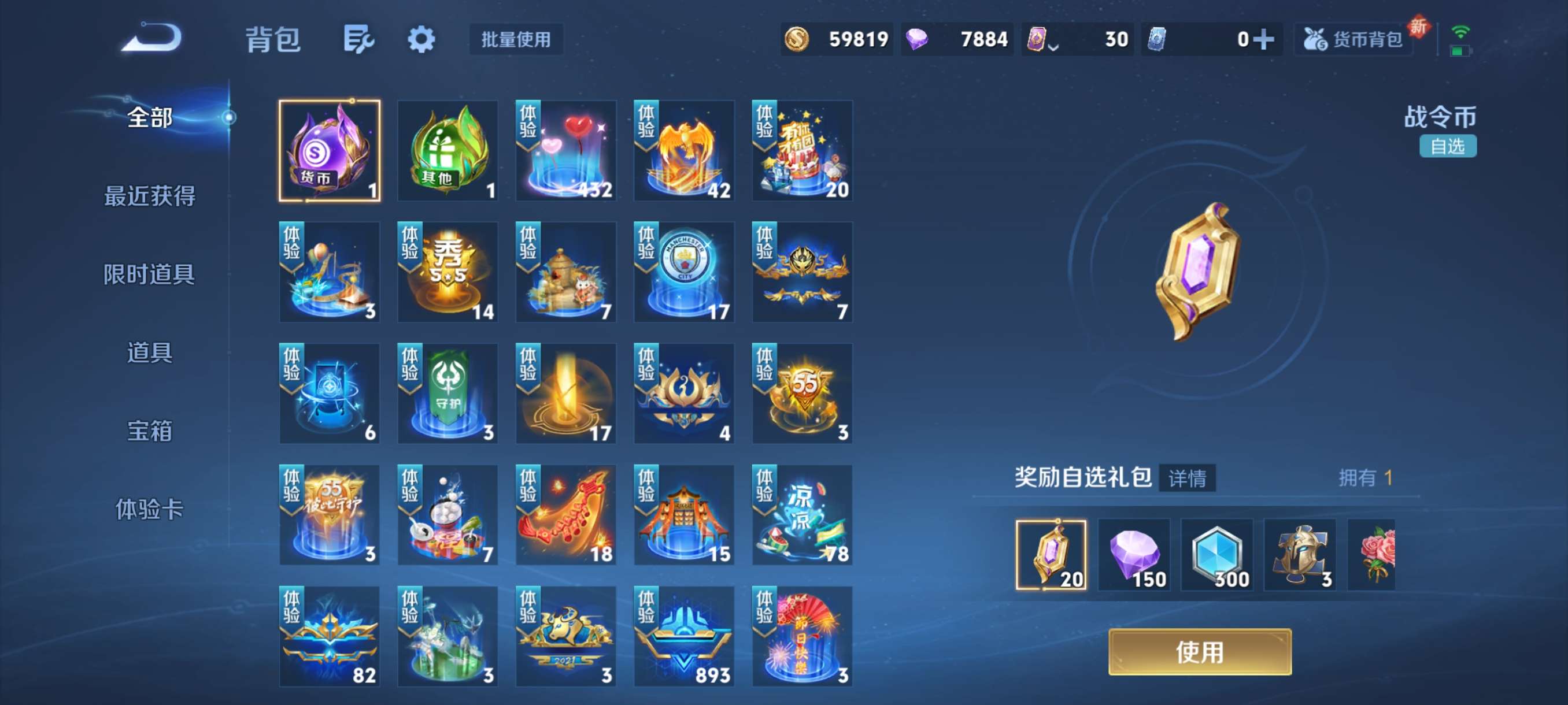1568x705 pixels.
Task: Click the gold coin currency icon
Action: 797,38
